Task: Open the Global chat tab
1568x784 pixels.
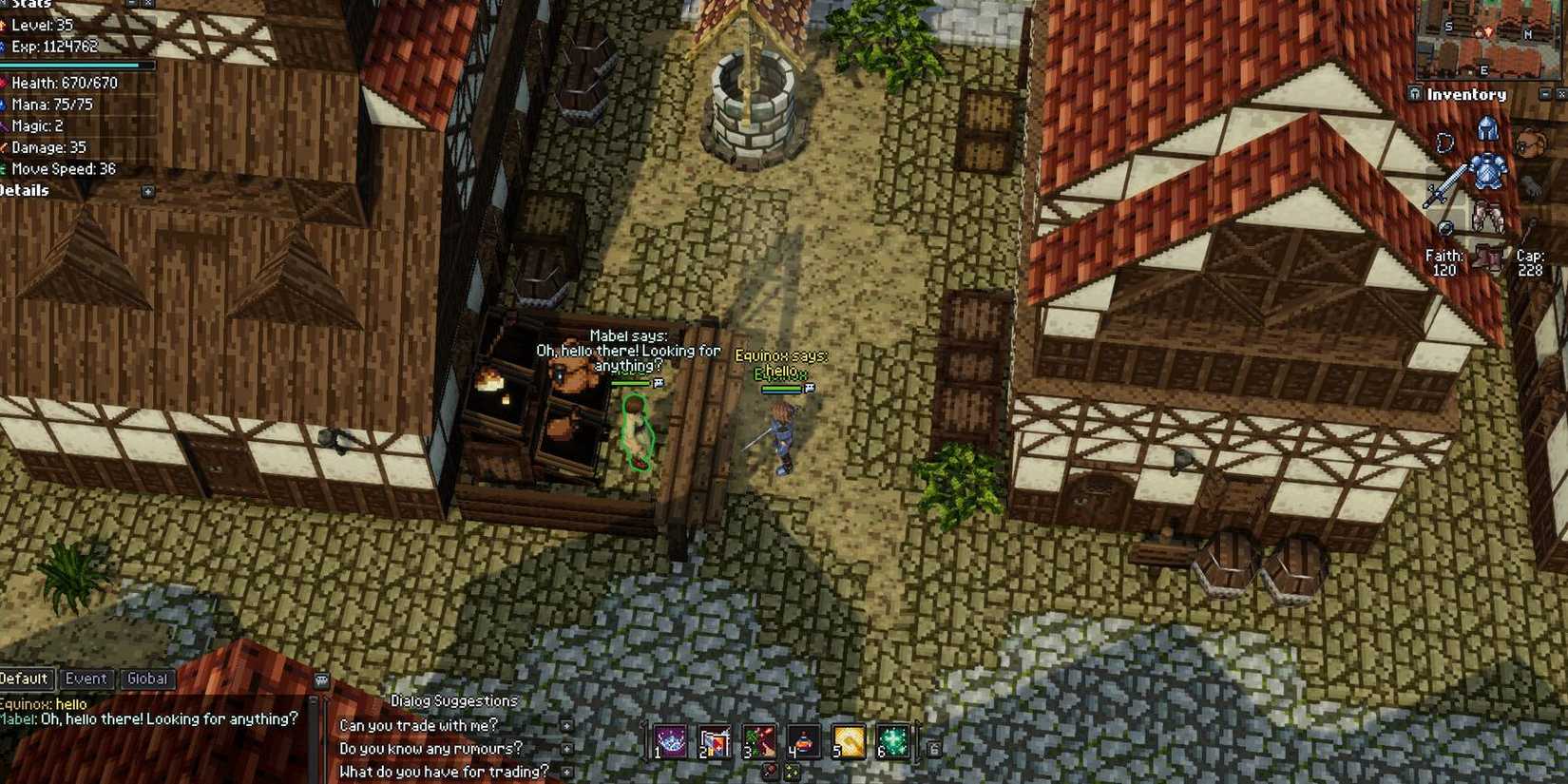Action: tap(148, 679)
